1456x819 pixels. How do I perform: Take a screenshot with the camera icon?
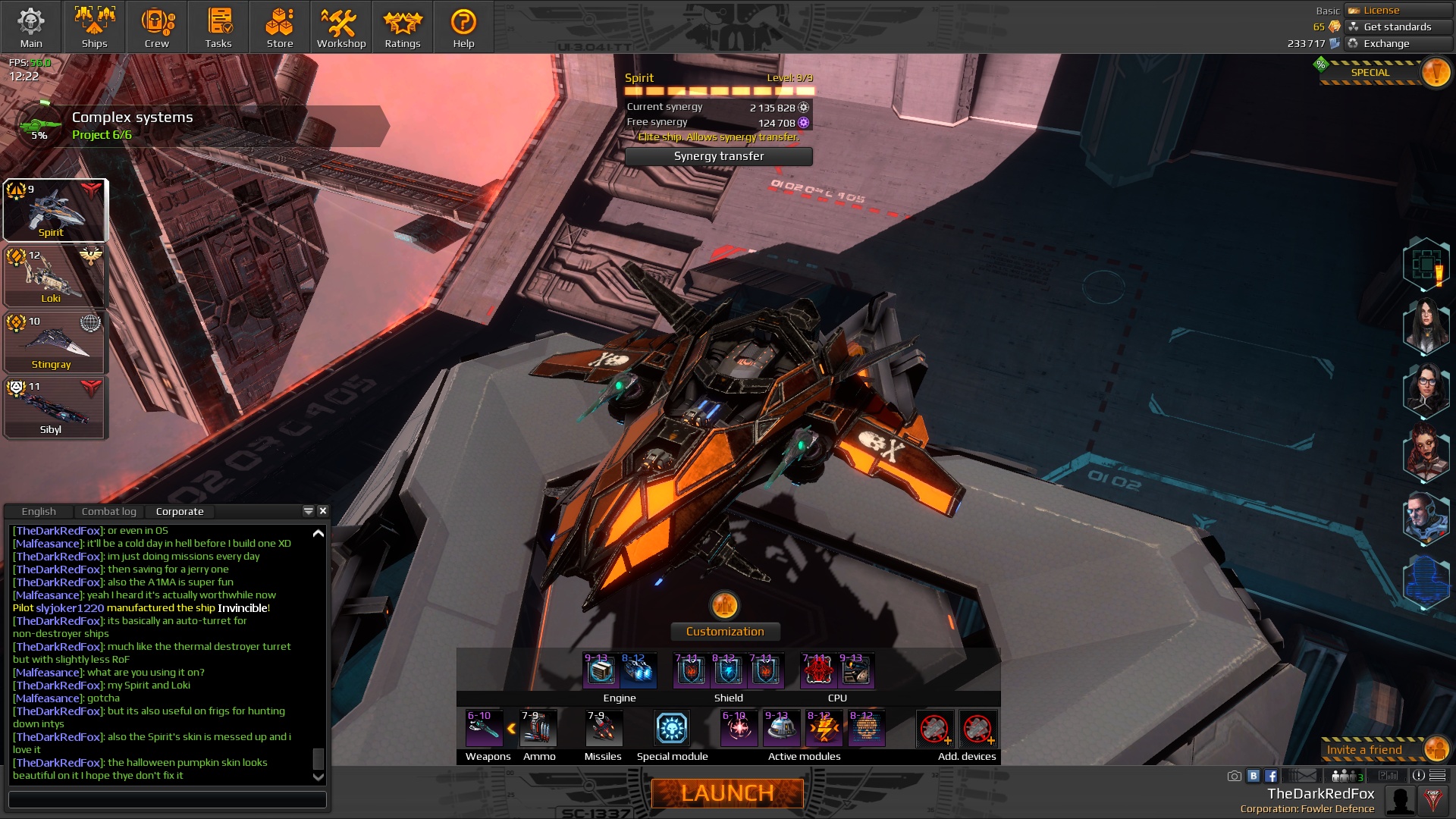tap(1235, 776)
